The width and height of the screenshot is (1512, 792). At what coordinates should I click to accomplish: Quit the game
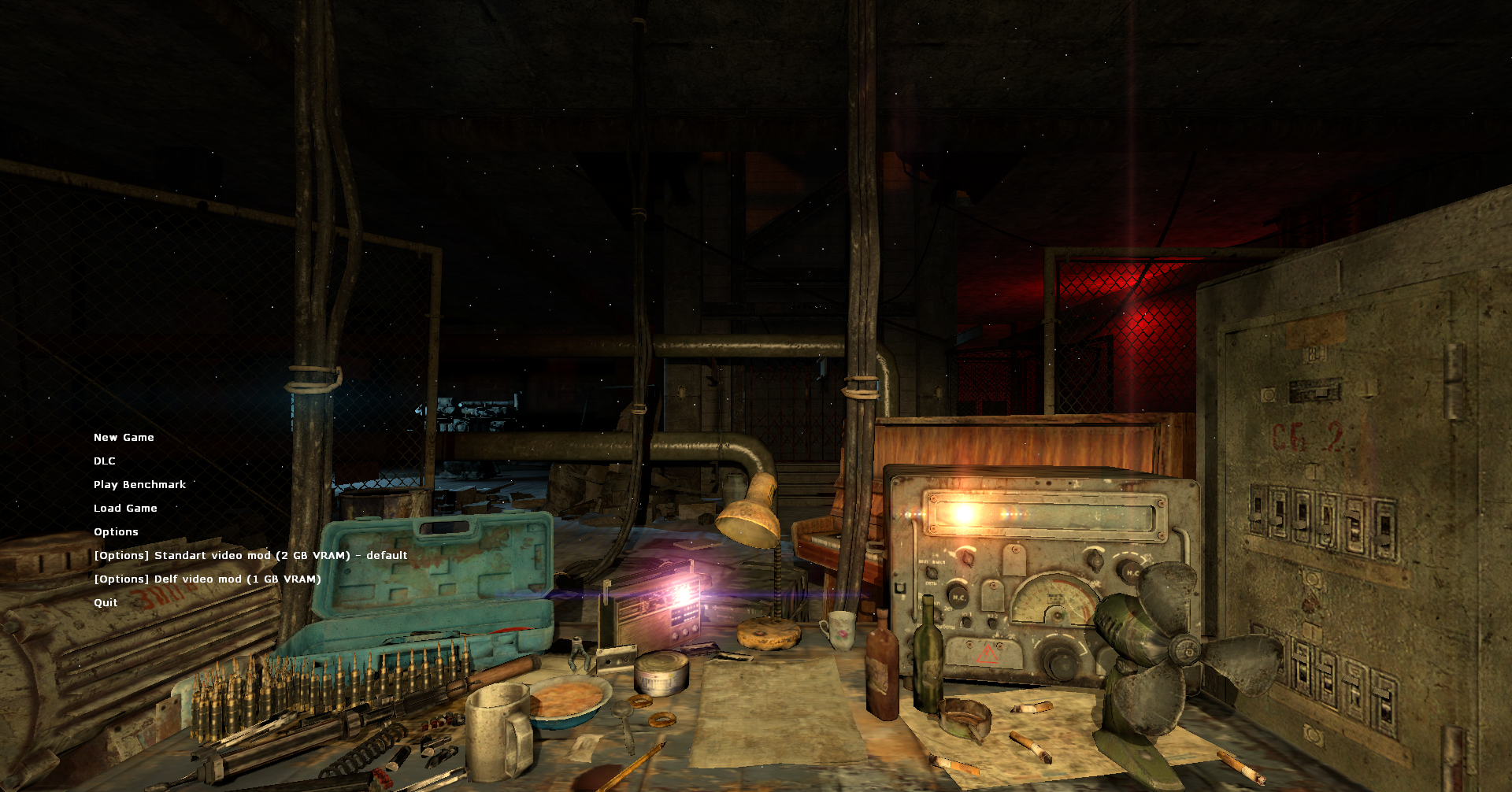[x=105, y=602]
